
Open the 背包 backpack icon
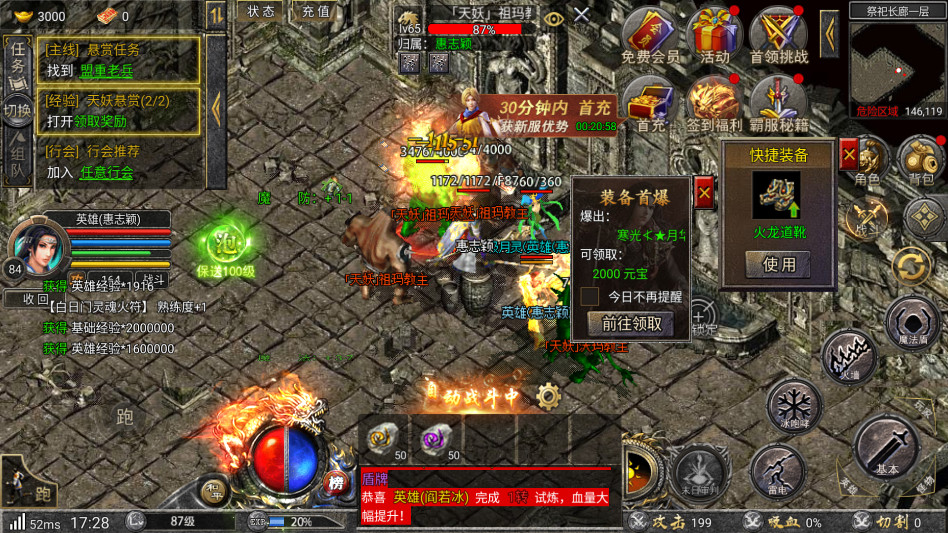pyautogui.click(x=920, y=160)
